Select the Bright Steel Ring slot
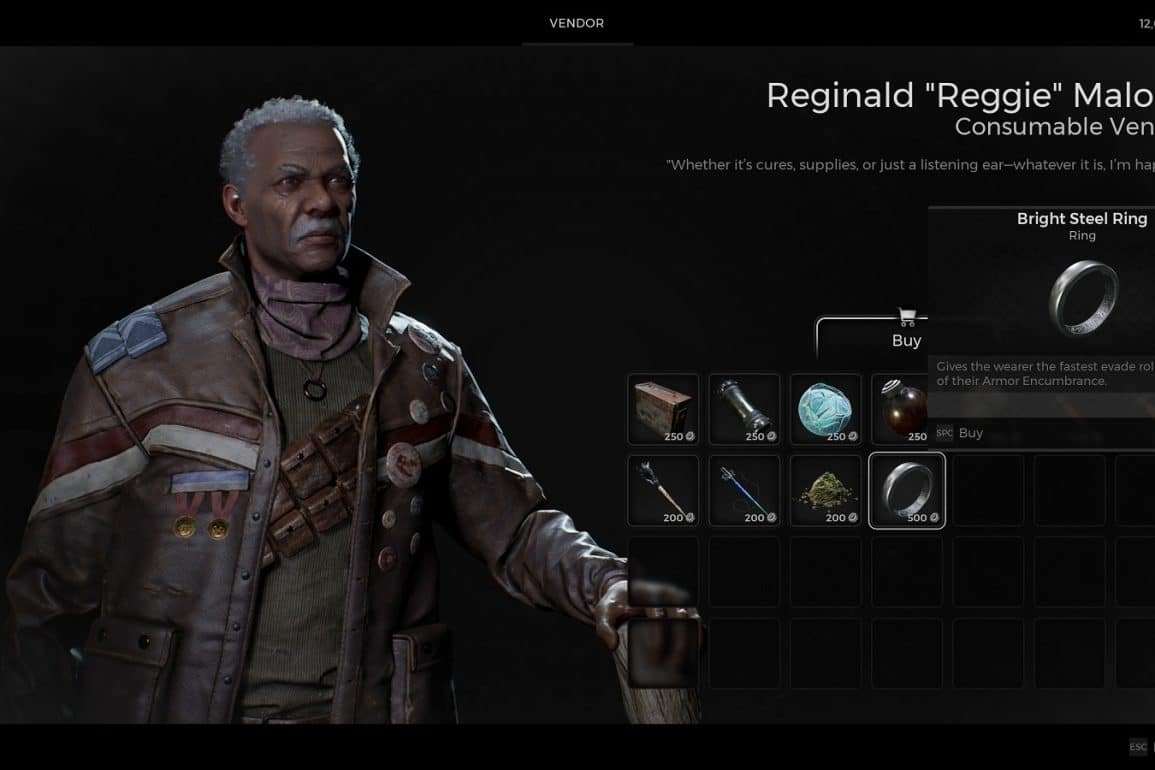This screenshot has width=1155, height=770. point(906,489)
